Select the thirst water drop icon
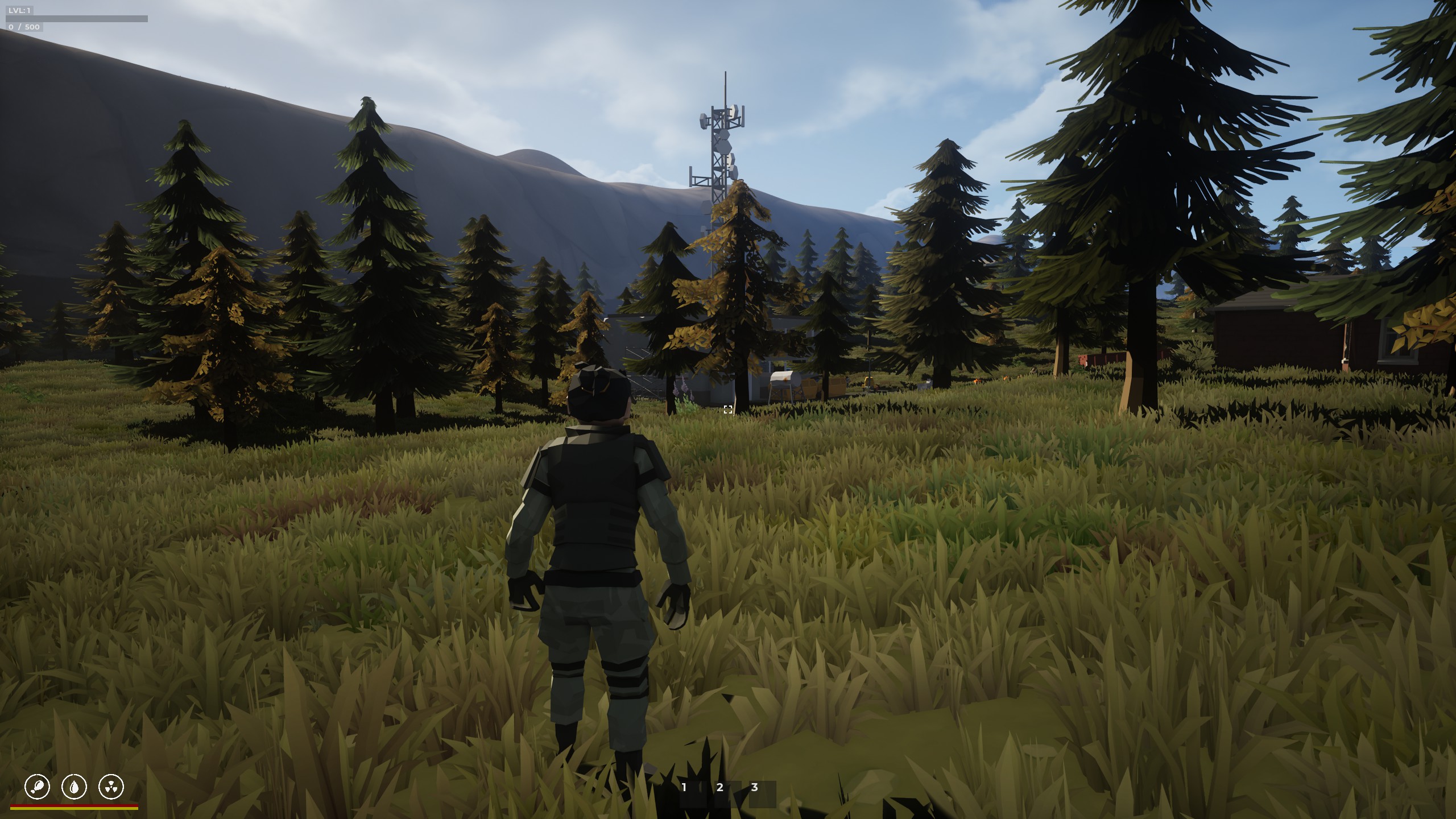This screenshot has height=819, width=1456. tap(74, 787)
